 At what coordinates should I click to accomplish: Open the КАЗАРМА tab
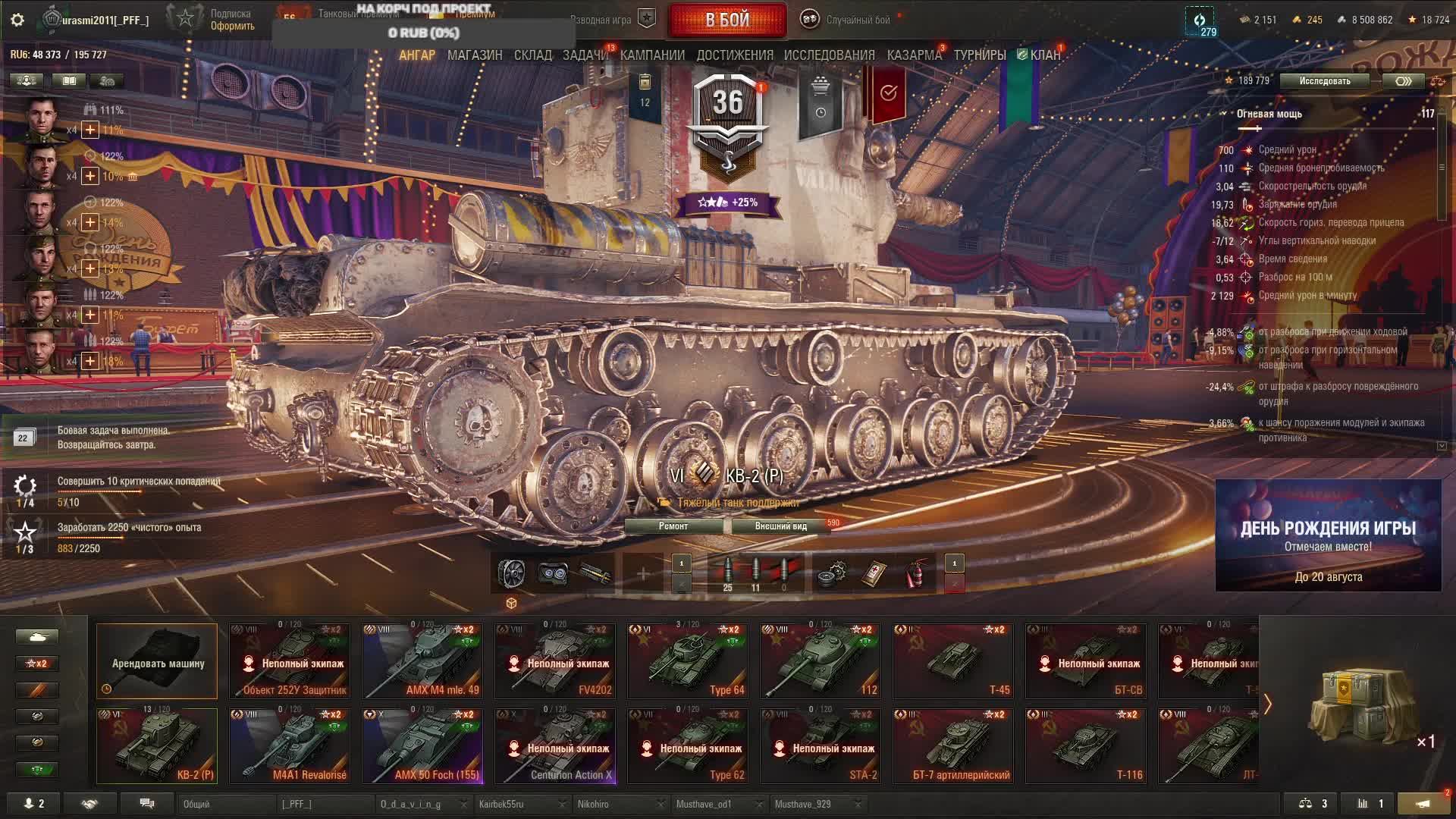coord(914,55)
